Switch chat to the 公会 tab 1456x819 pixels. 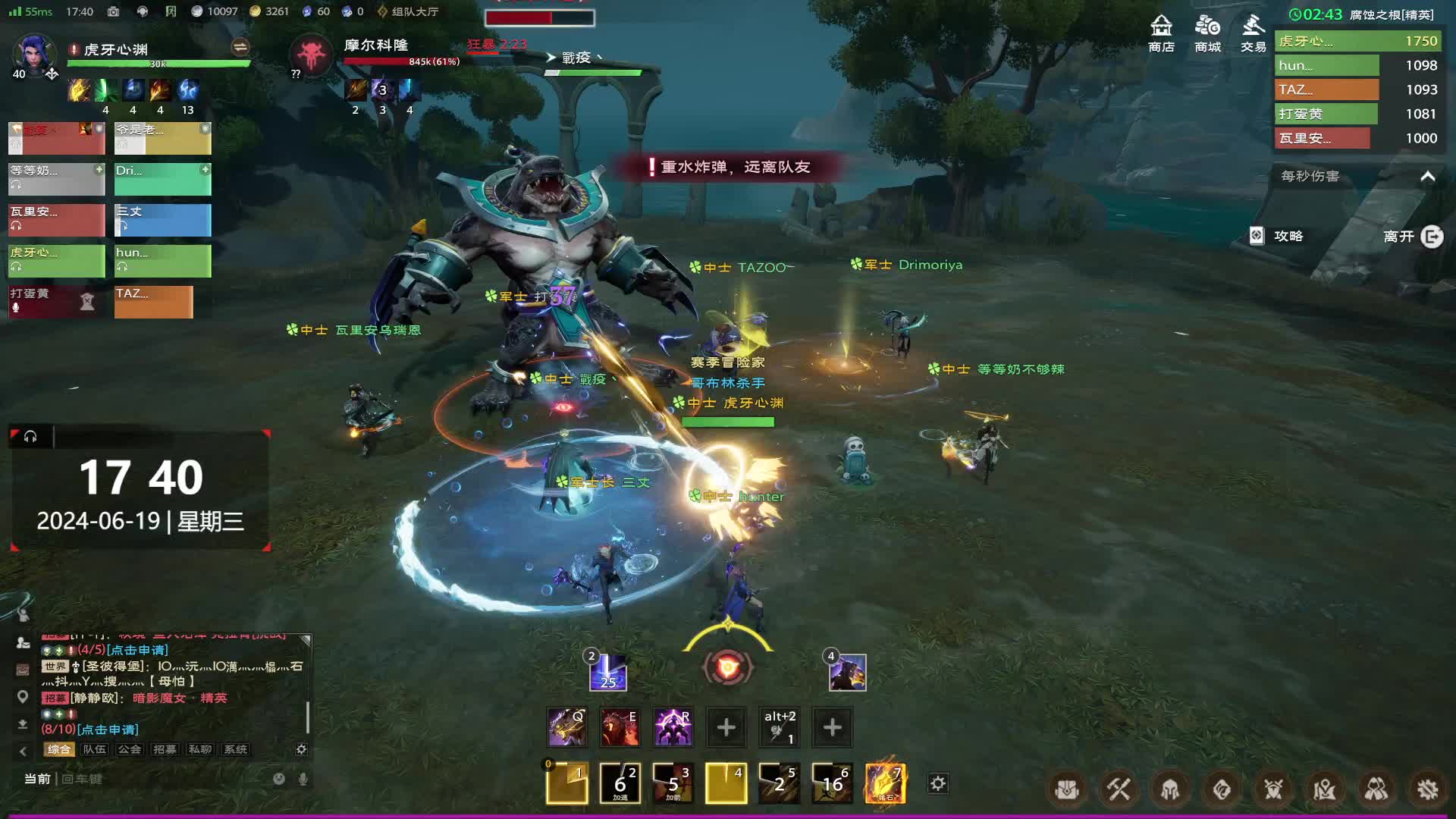coord(130,749)
